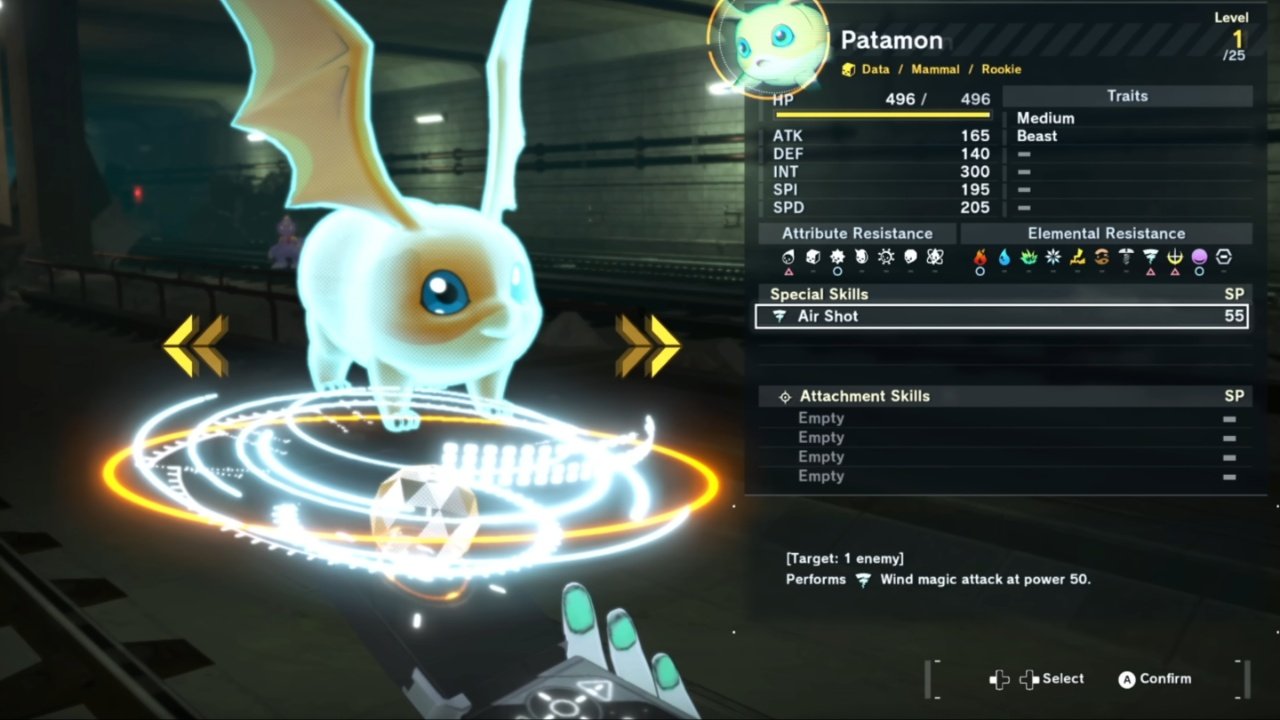
Task: Select the fire elemental resistance icon
Action: click(980, 258)
